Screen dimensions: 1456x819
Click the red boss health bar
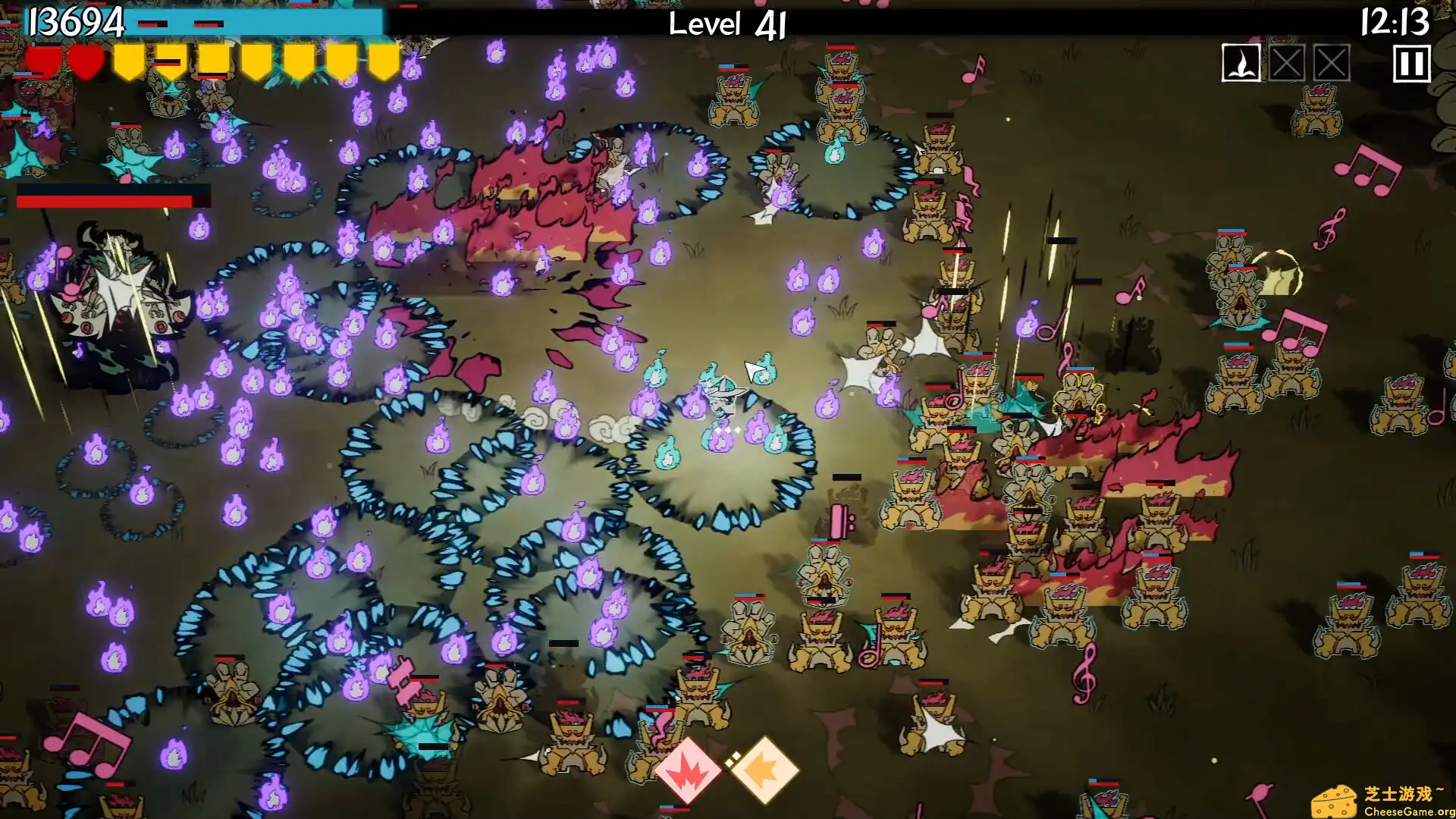[106, 202]
